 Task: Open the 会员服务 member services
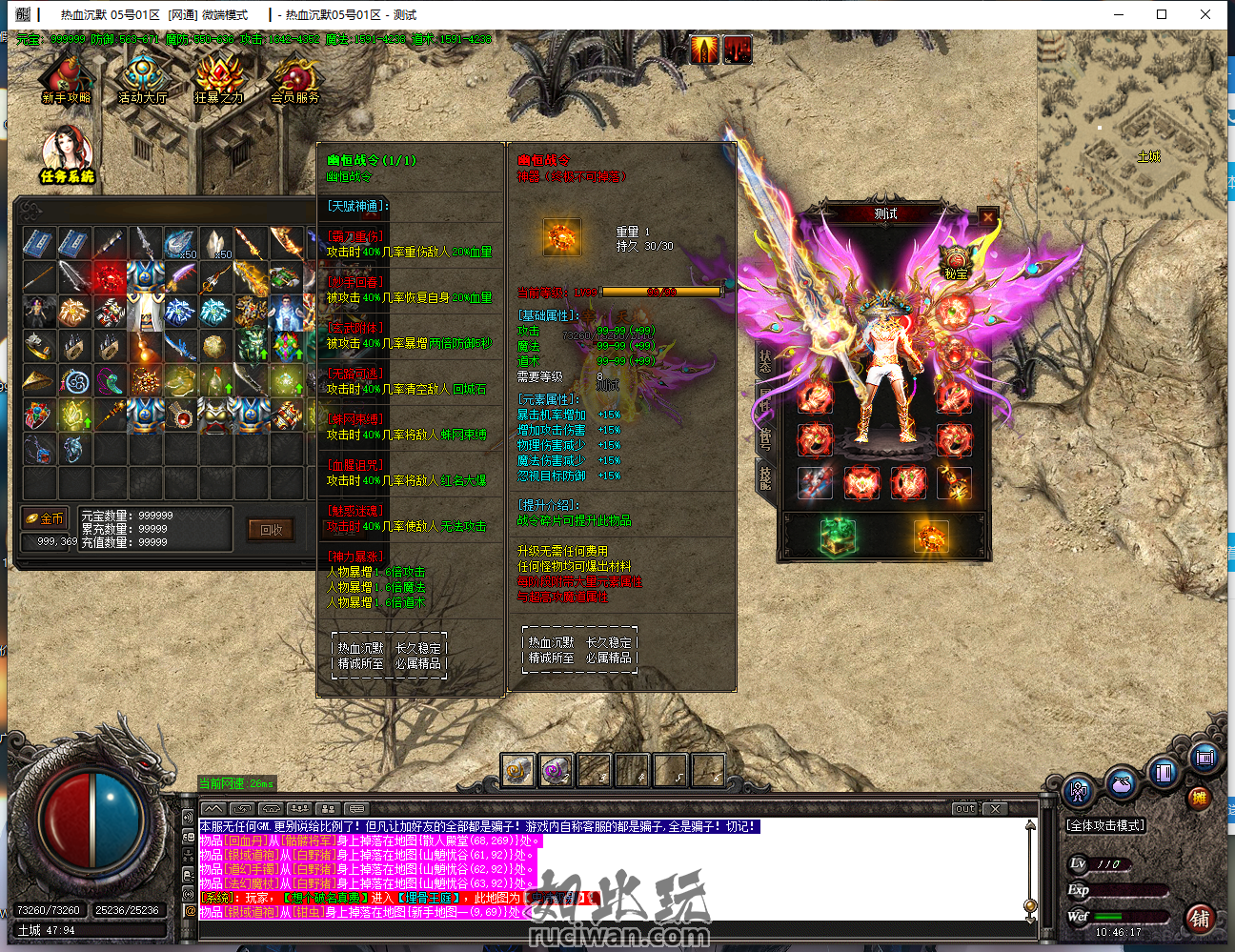295,78
